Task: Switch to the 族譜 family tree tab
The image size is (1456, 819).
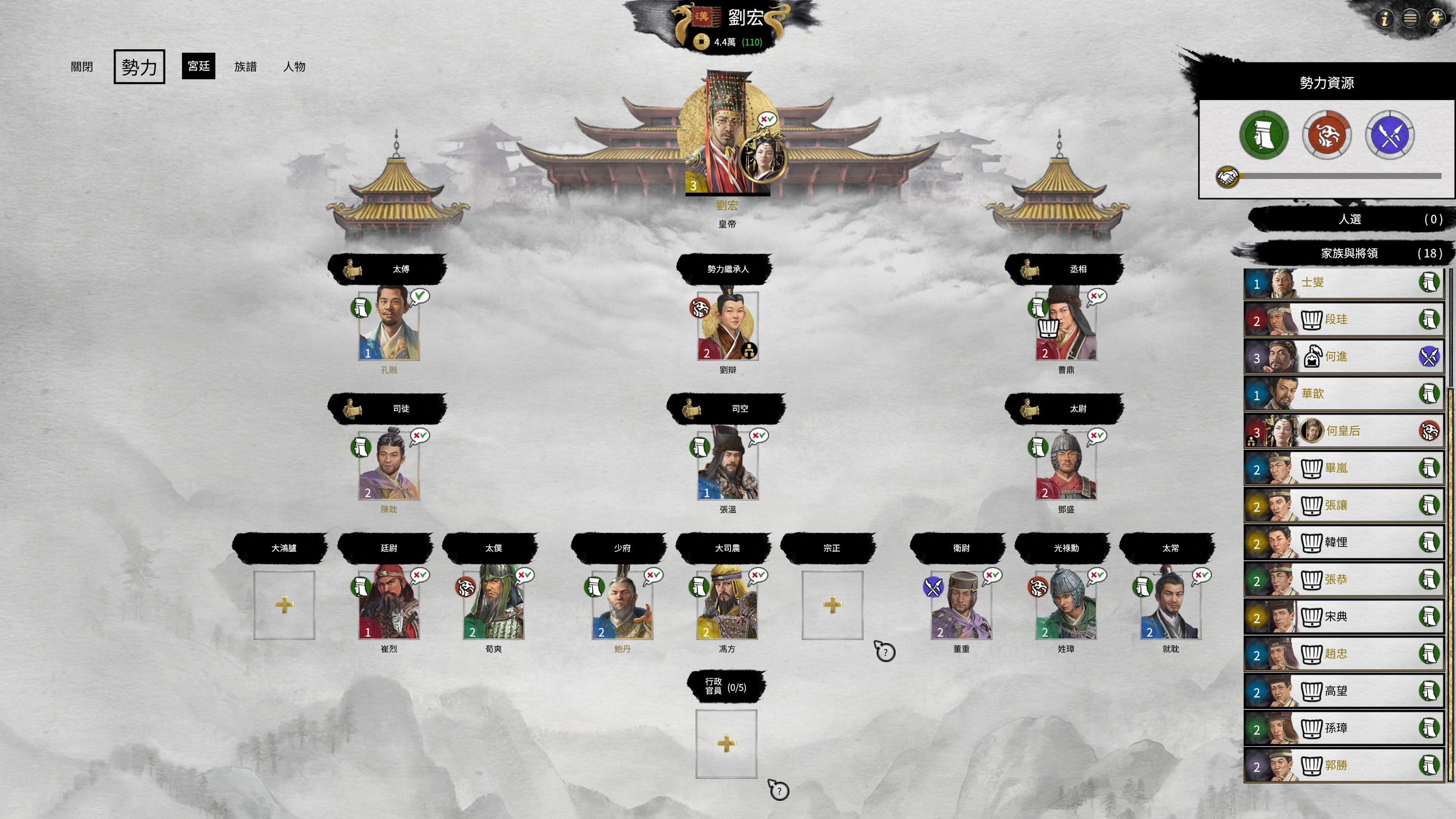Action: [245, 67]
